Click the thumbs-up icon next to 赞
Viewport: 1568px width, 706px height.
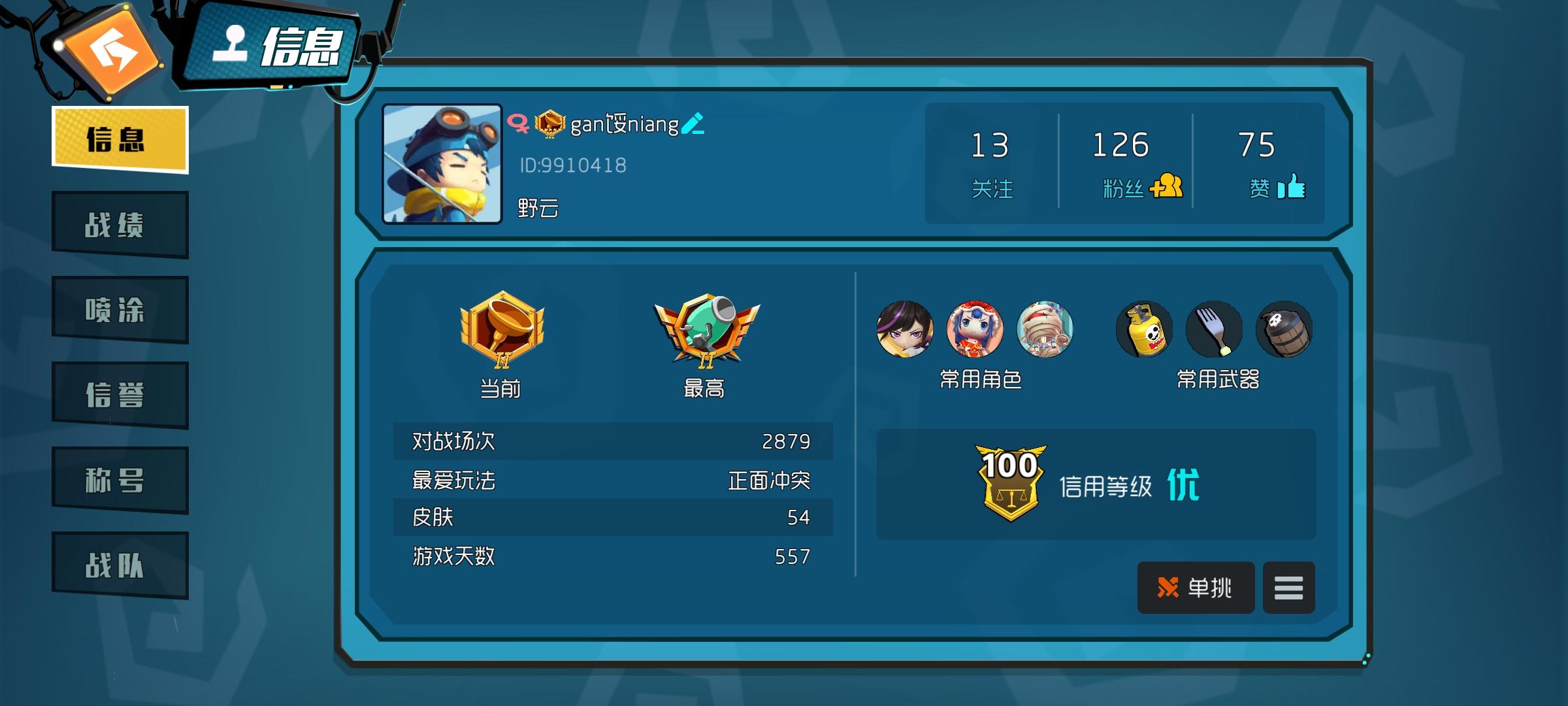(x=1294, y=188)
